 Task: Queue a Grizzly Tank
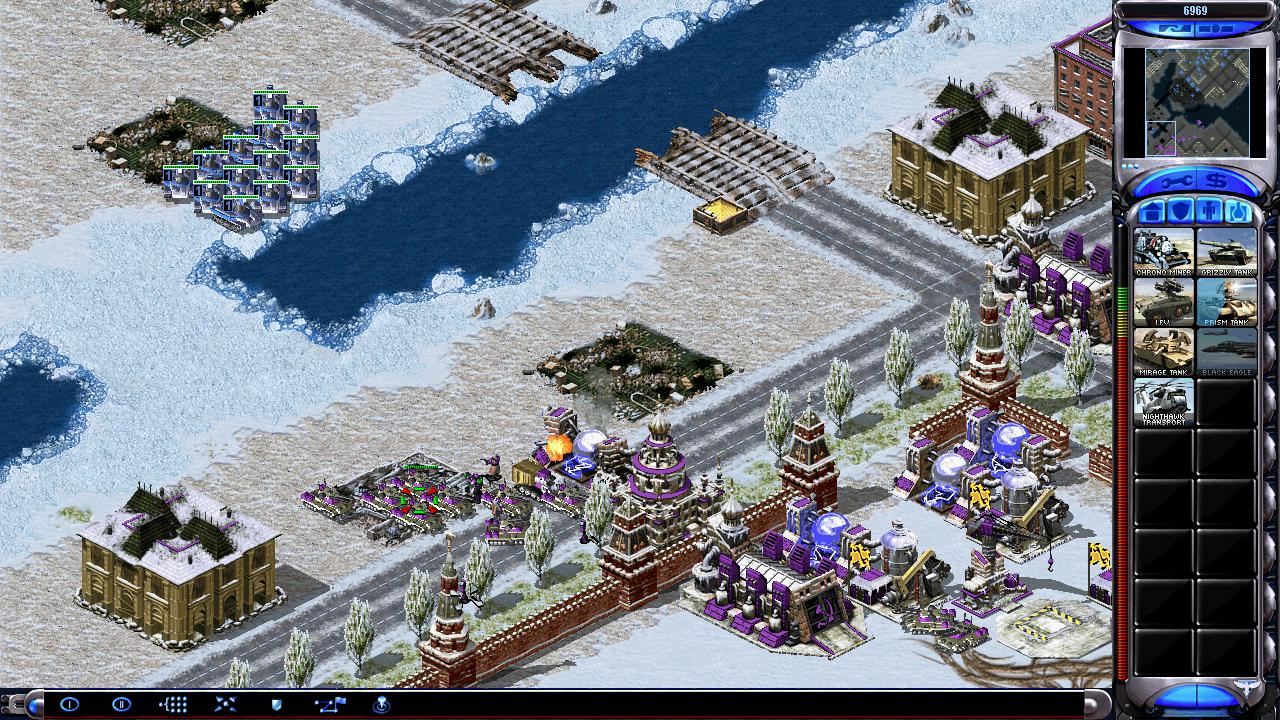pos(1226,252)
